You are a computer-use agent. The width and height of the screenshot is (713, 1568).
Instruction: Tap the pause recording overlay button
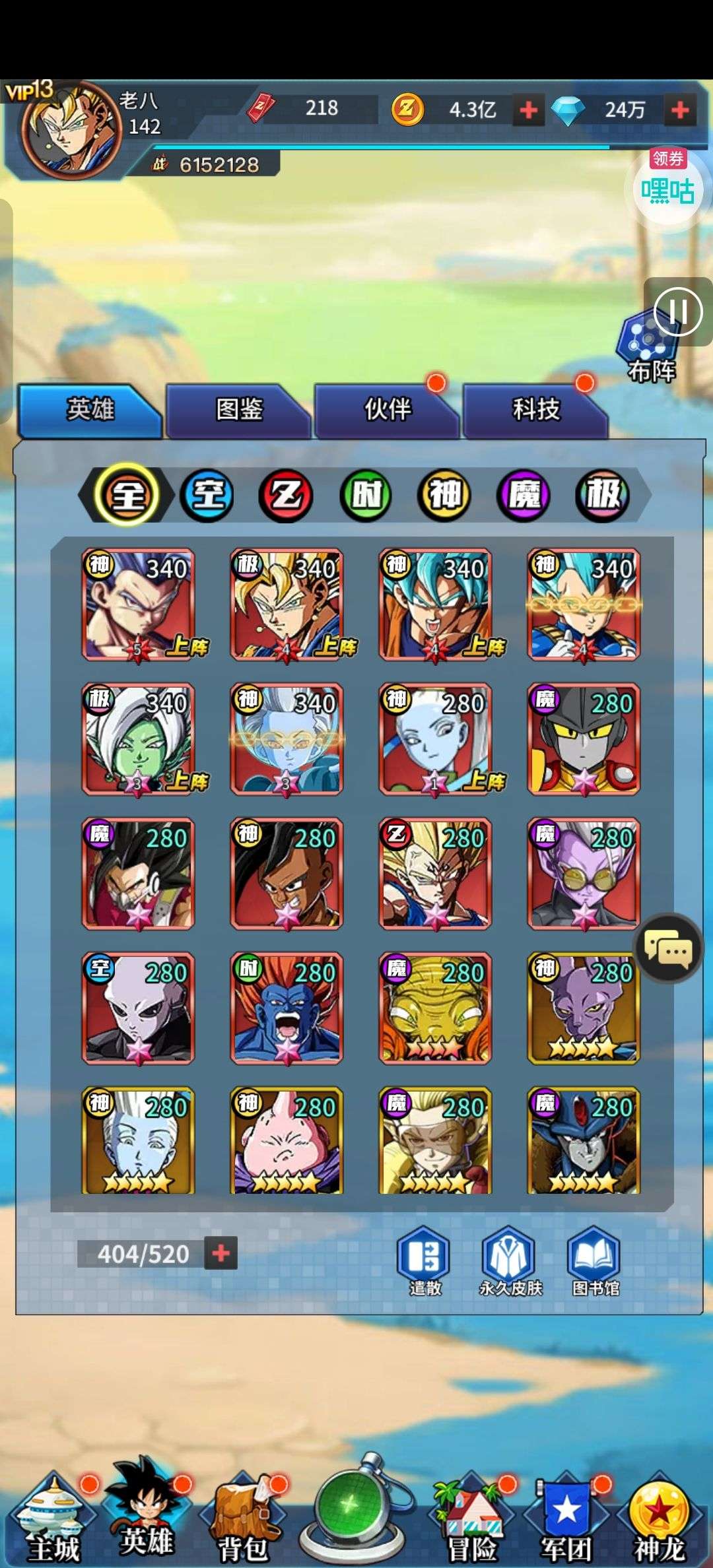(677, 311)
